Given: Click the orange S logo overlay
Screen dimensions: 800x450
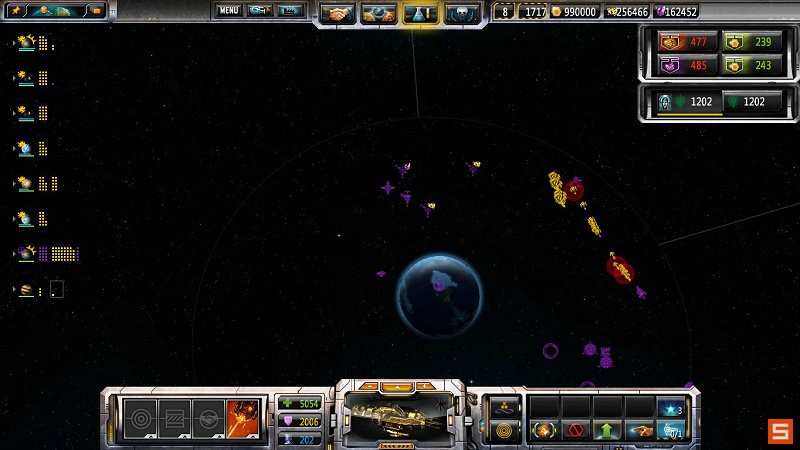Looking at the screenshot, I should click(x=779, y=431).
